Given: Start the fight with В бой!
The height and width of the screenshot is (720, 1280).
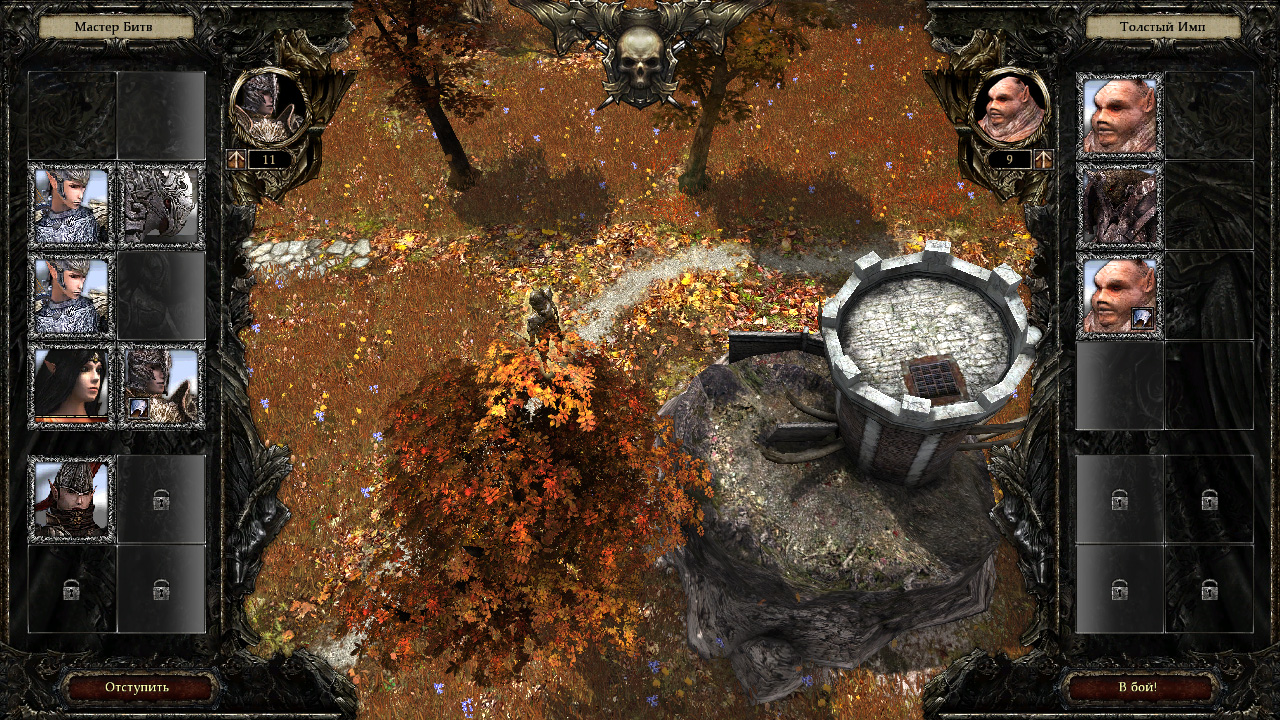Looking at the screenshot, I should (1138, 687).
